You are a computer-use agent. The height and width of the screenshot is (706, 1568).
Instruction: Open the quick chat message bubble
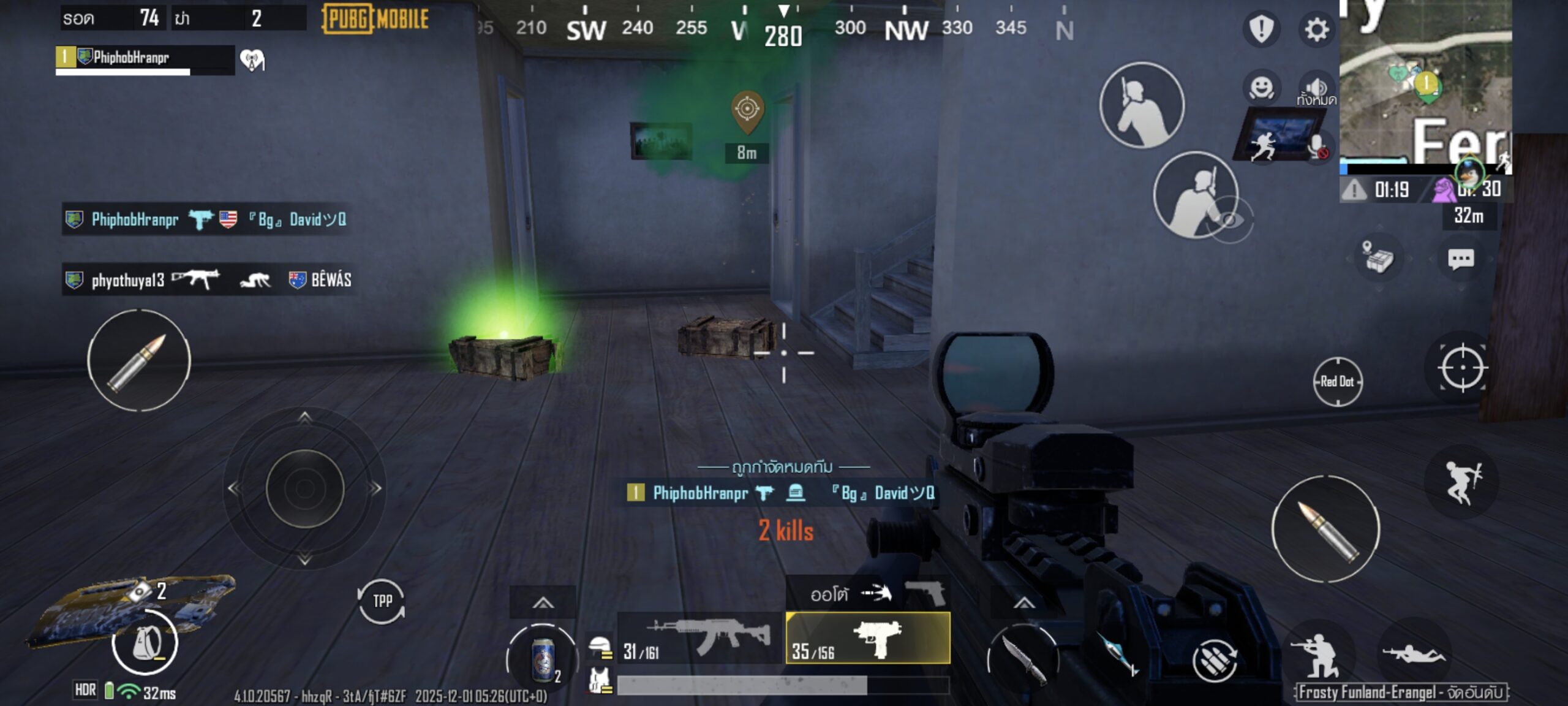[1460, 259]
